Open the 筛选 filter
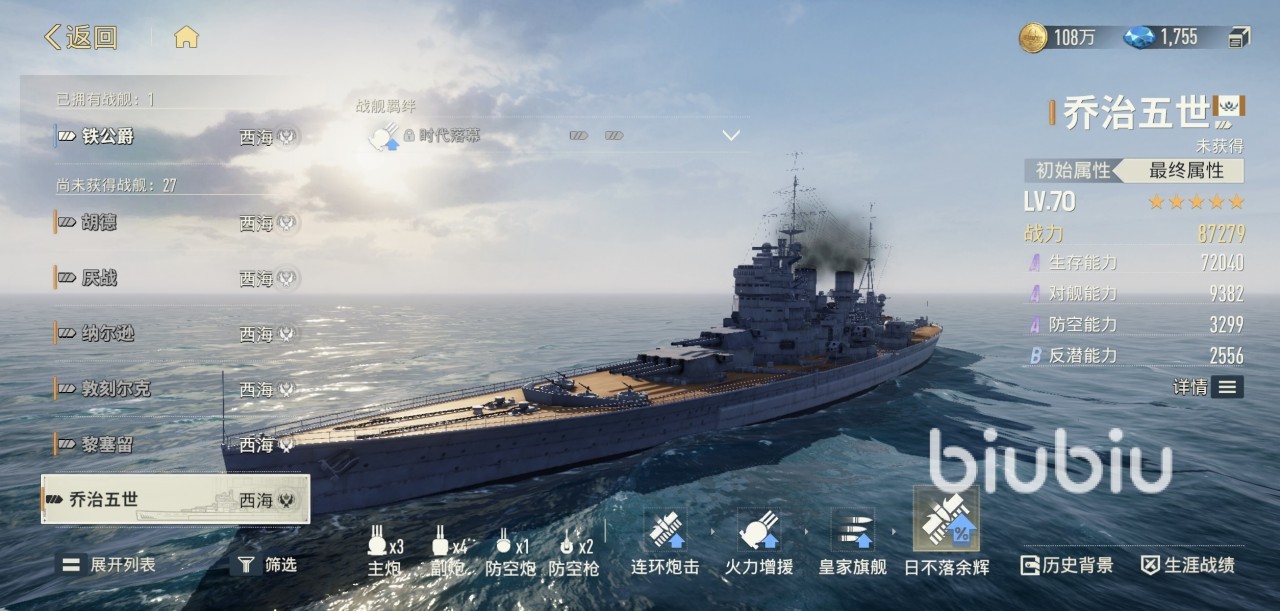The width and height of the screenshot is (1280, 611). 264,565
